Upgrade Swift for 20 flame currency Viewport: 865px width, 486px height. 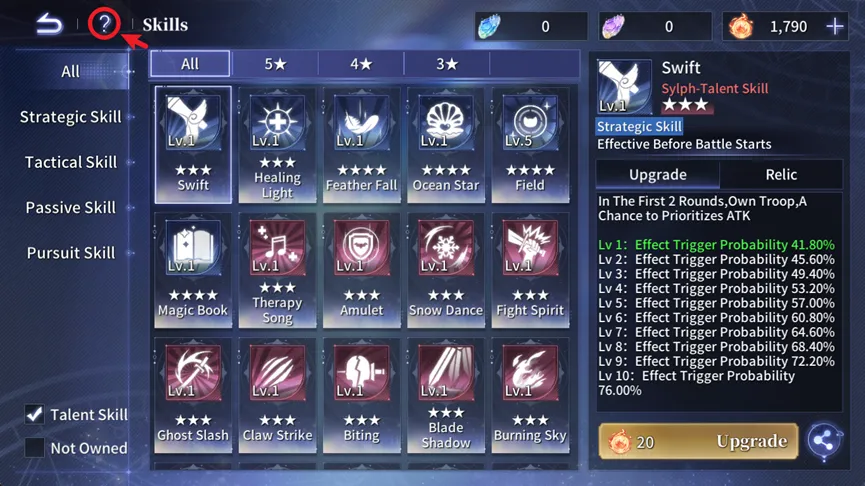point(698,441)
